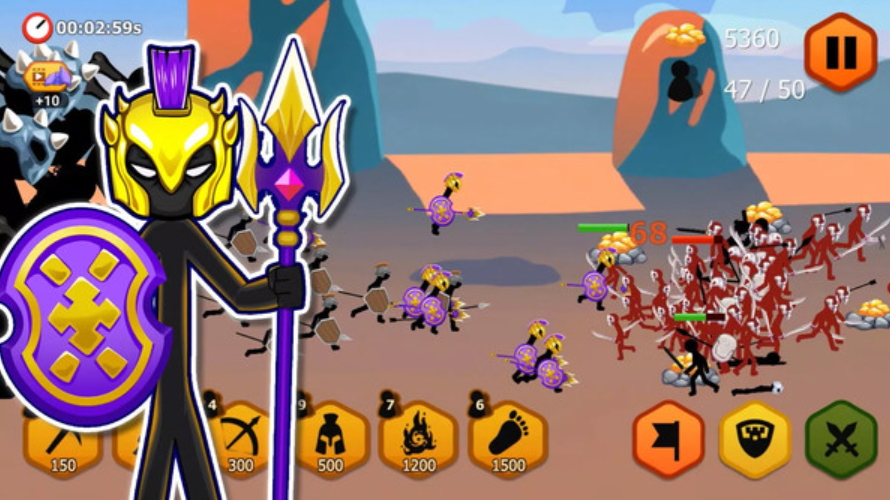Switch army to defend with shield button
The width and height of the screenshot is (890, 500).
click(x=754, y=440)
